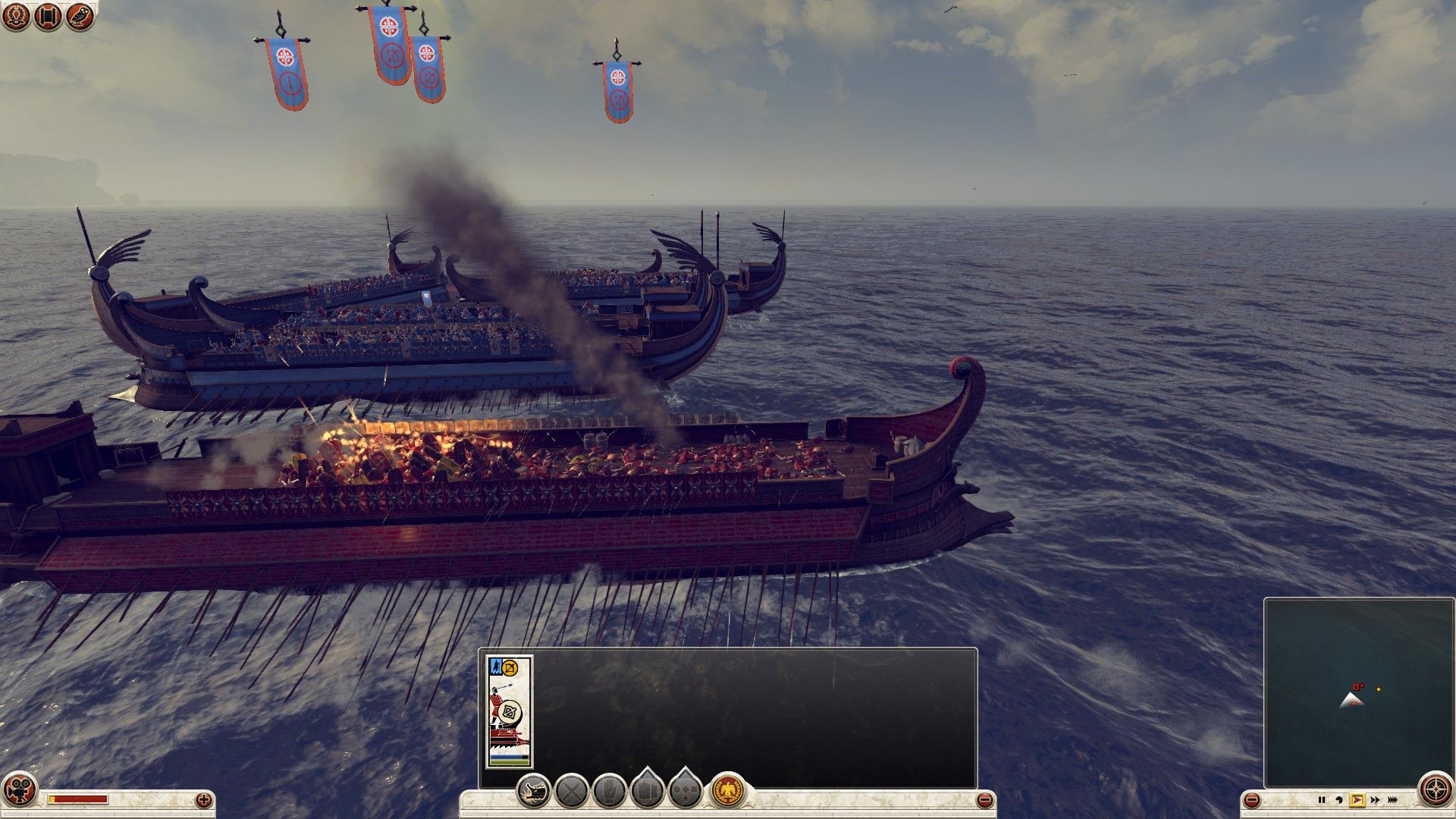Set battle speed to fast forward
This screenshot has height=819, width=1456.
pos(1374,800)
